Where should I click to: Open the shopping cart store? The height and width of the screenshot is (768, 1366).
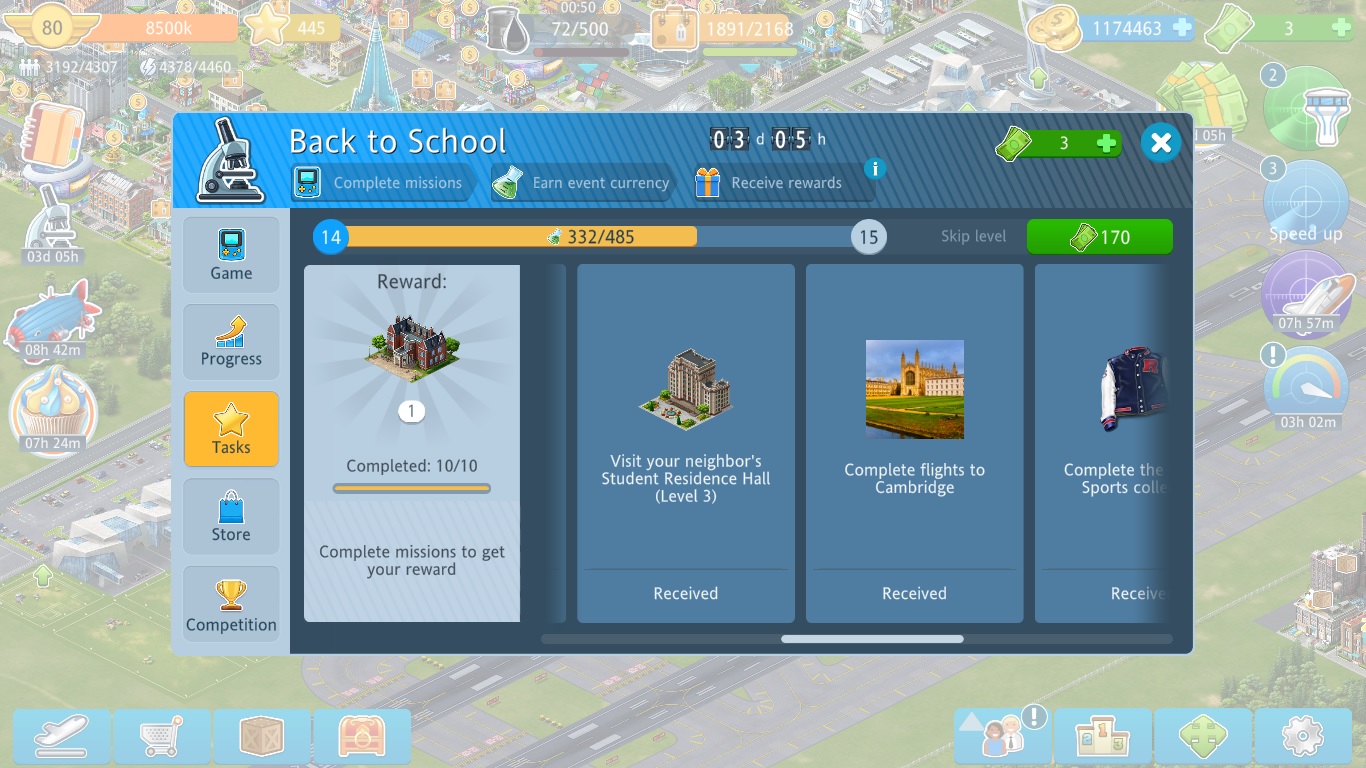tap(162, 737)
